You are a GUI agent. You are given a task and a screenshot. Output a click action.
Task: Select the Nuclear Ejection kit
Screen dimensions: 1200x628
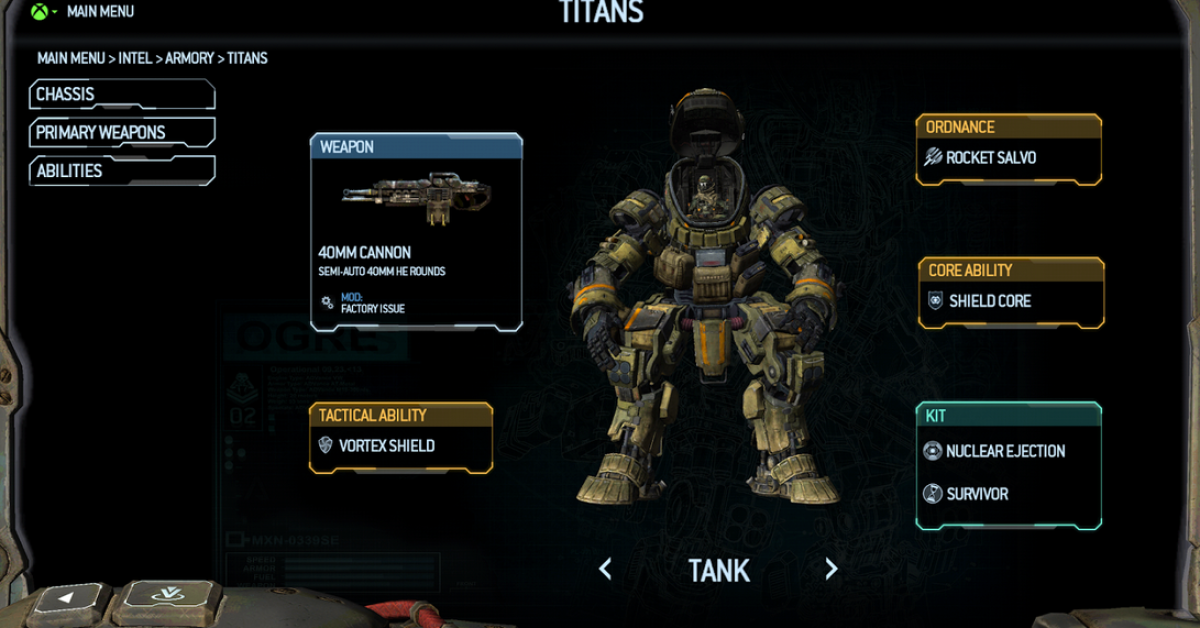(x=1006, y=451)
